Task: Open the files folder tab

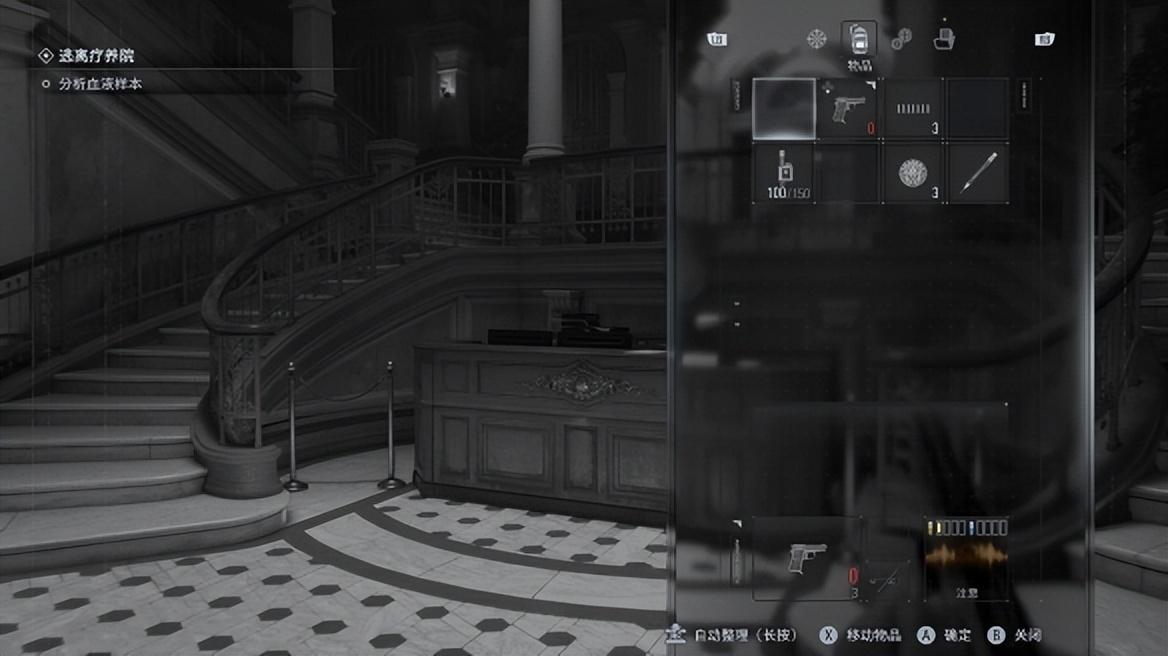Action: click(x=943, y=39)
